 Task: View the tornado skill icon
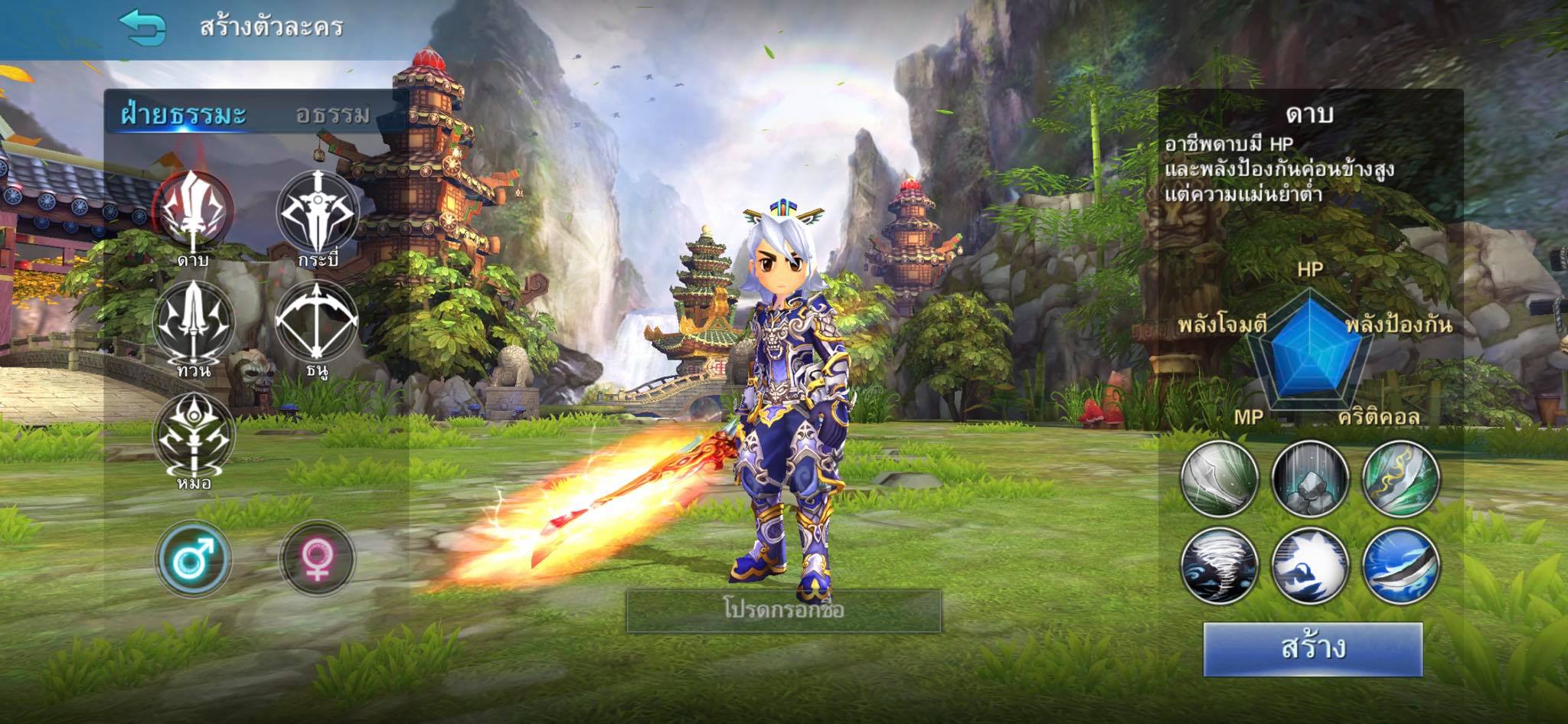[x=1220, y=566]
